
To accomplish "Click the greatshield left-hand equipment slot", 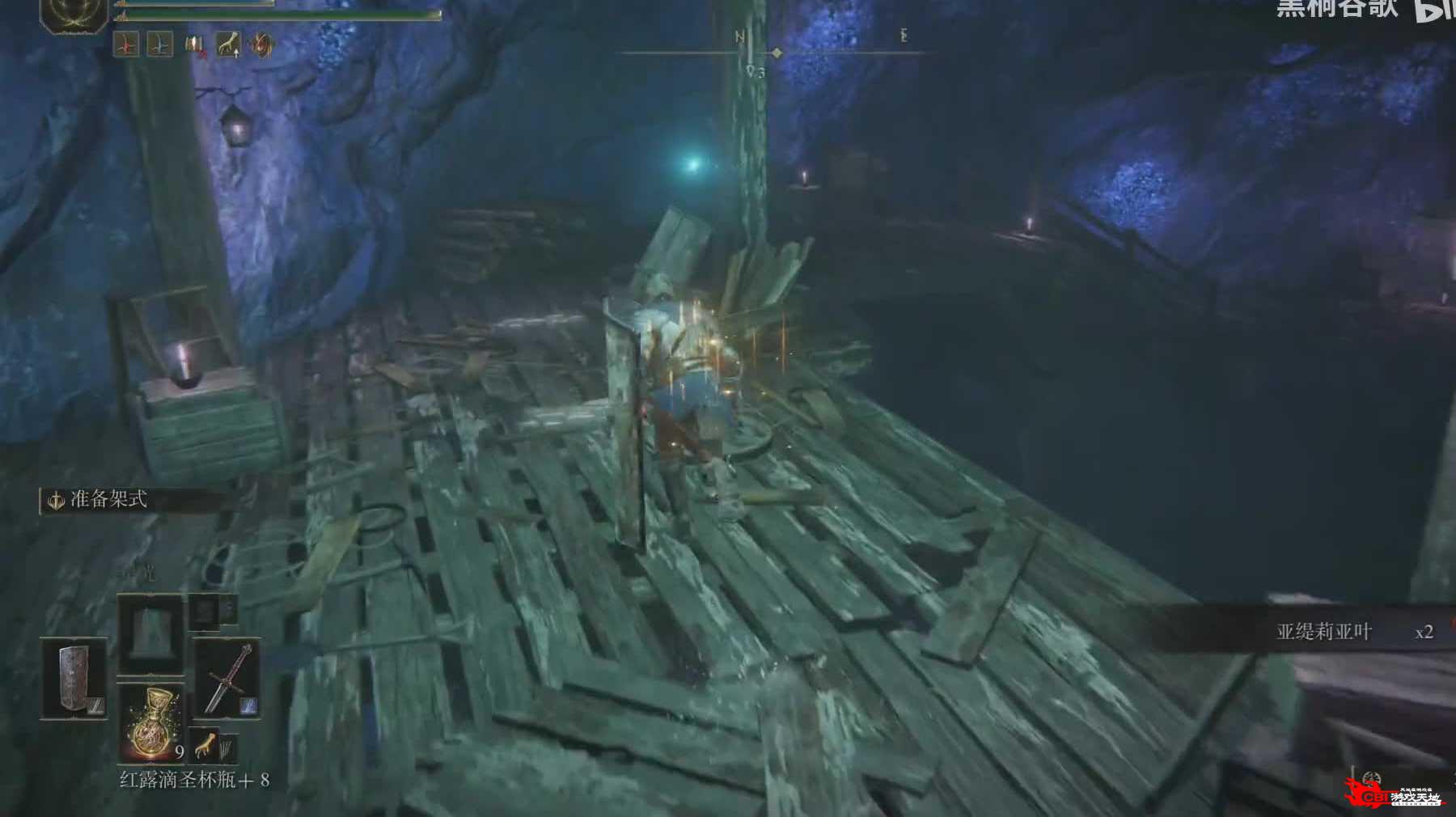I will (74, 678).
